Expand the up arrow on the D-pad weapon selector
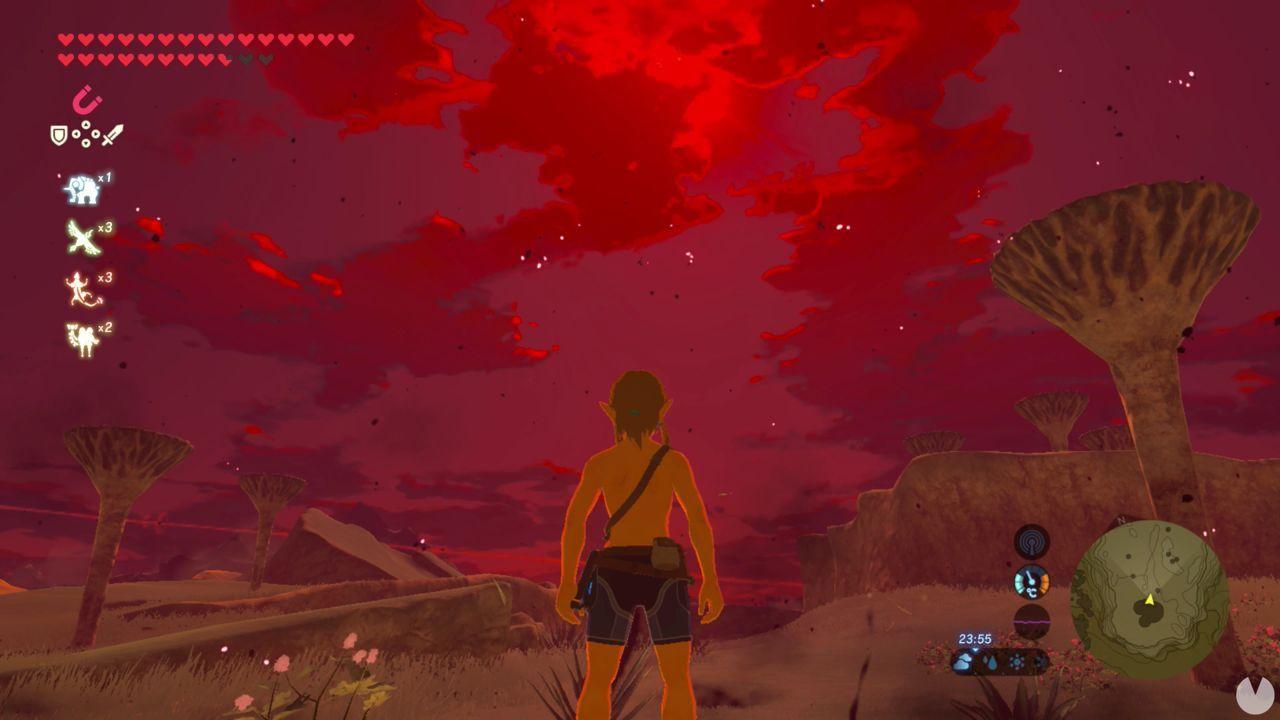1280x720 pixels. coord(86,124)
